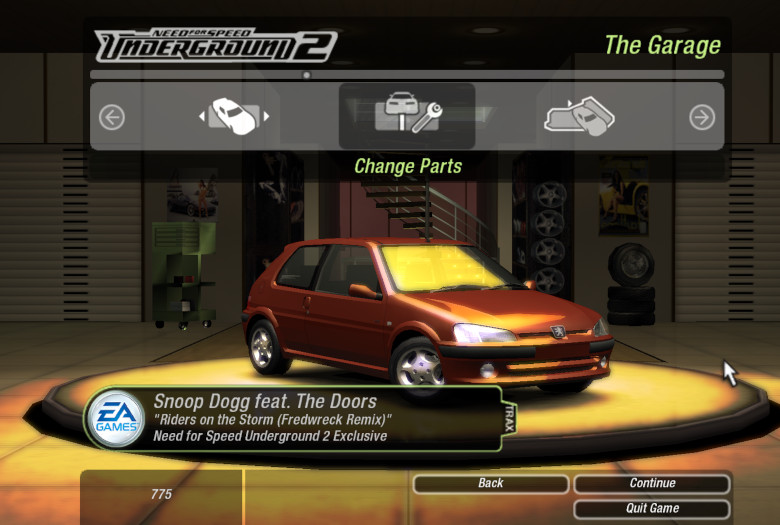Go to the next garage option arrow
Image resolution: width=780 pixels, height=525 pixels.
(702, 117)
